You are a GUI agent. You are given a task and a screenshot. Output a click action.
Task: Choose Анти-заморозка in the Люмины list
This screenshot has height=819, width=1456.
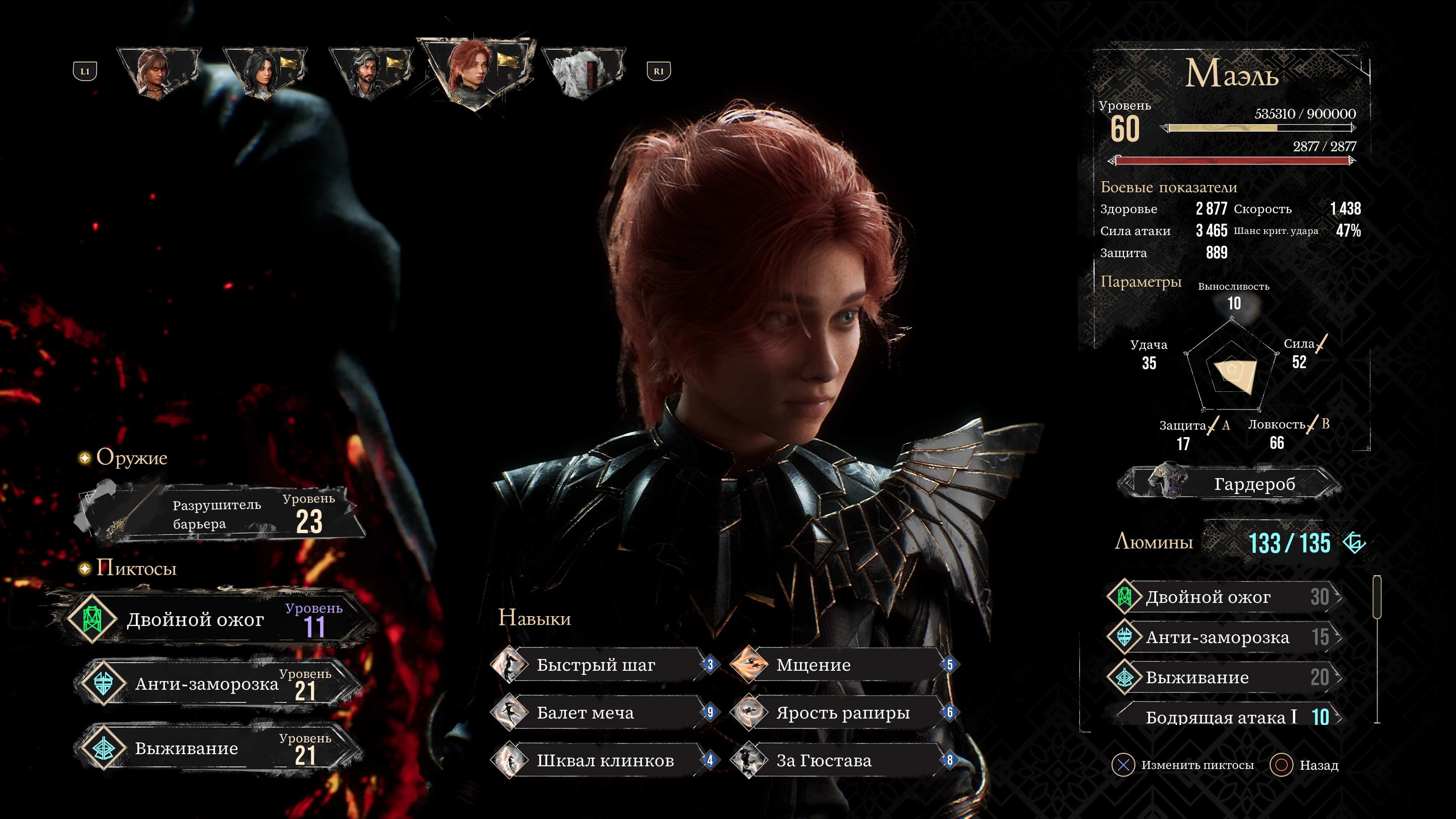pos(1224,637)
